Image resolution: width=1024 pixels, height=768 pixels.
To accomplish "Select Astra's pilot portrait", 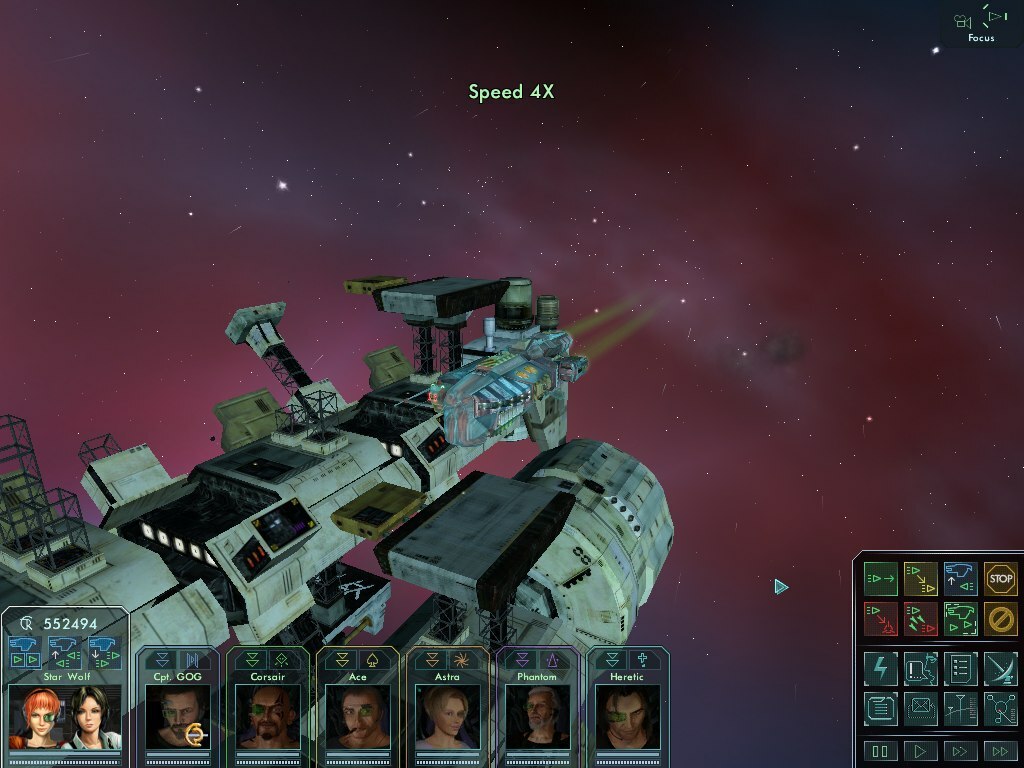I will tap(447, 716).
